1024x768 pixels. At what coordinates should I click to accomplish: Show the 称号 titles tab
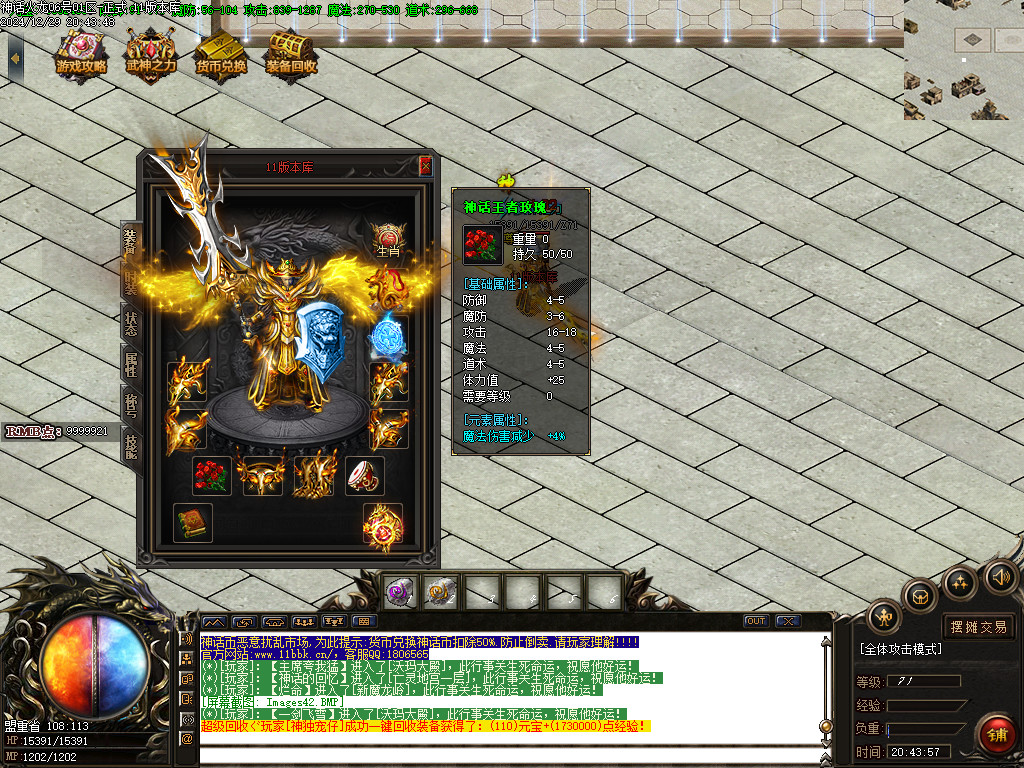tap(130, 403)
